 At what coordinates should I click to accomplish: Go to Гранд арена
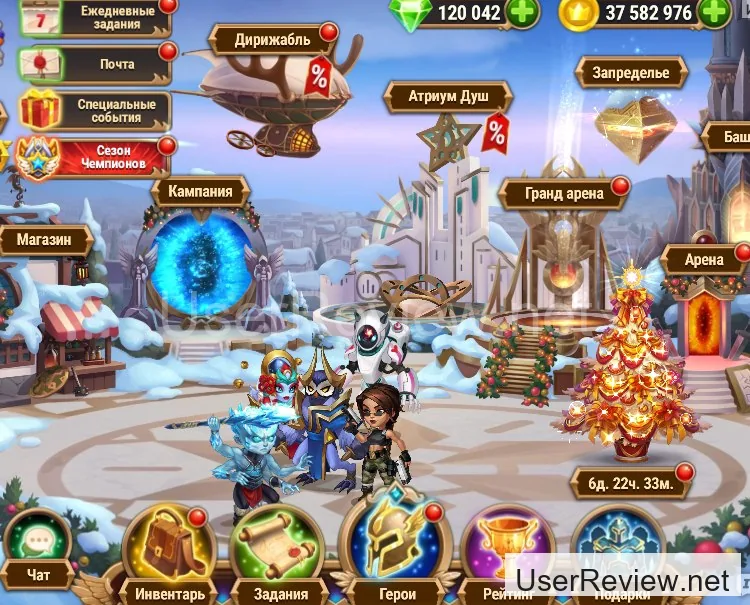point(564,193)
